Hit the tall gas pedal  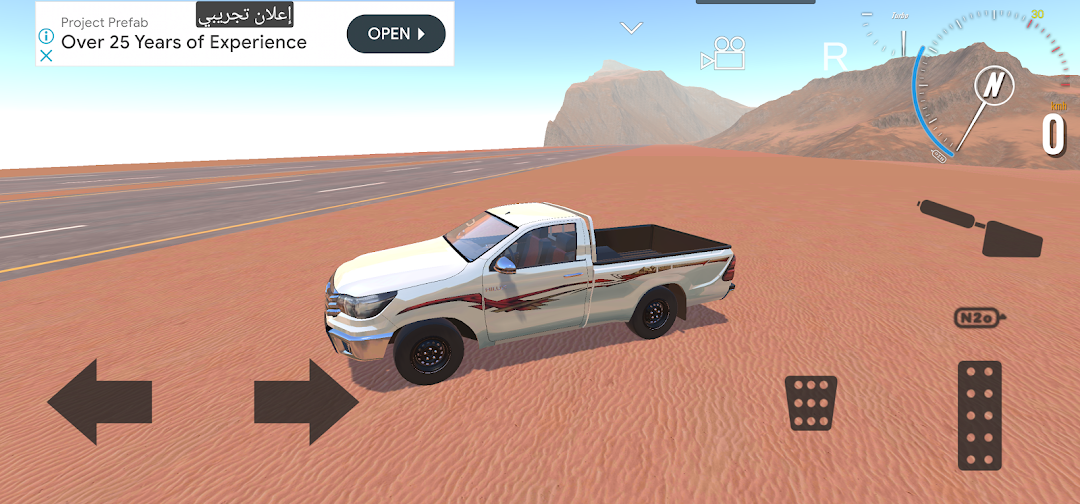pos(979,415)
